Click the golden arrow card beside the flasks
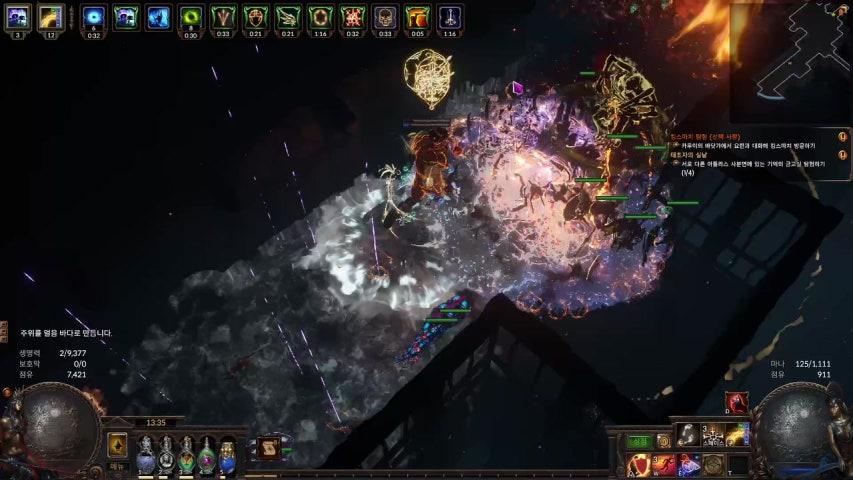This screenshot has width=853, height=480. tap(118, 445)
